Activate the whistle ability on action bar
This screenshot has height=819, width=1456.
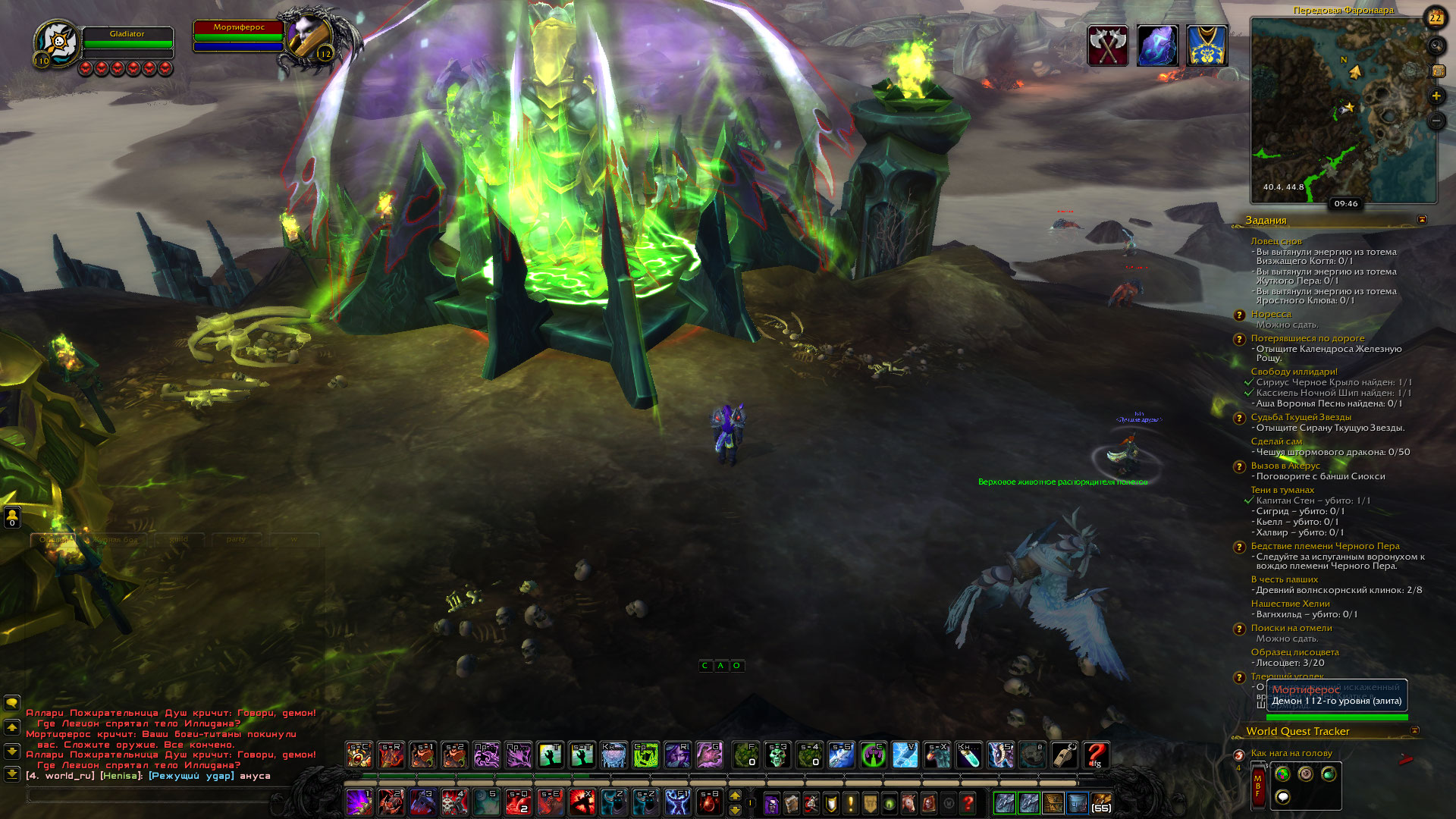(1065, 755)
